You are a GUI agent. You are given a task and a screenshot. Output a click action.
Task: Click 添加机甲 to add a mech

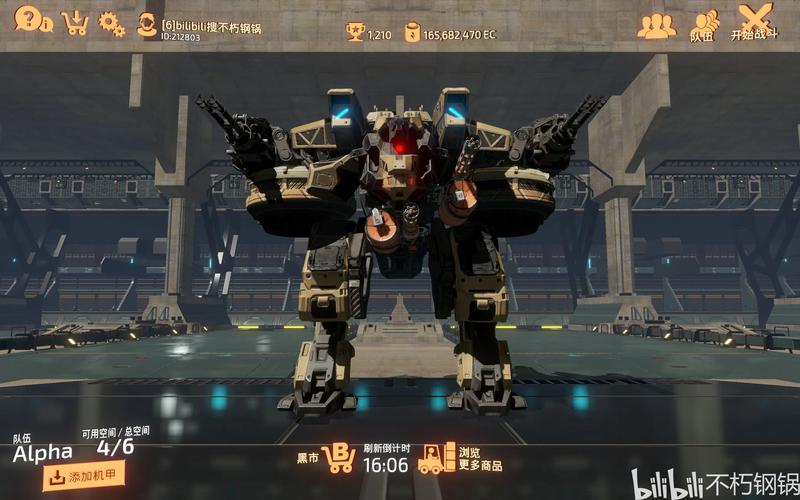pyautogui.click(x=84, y=477)
